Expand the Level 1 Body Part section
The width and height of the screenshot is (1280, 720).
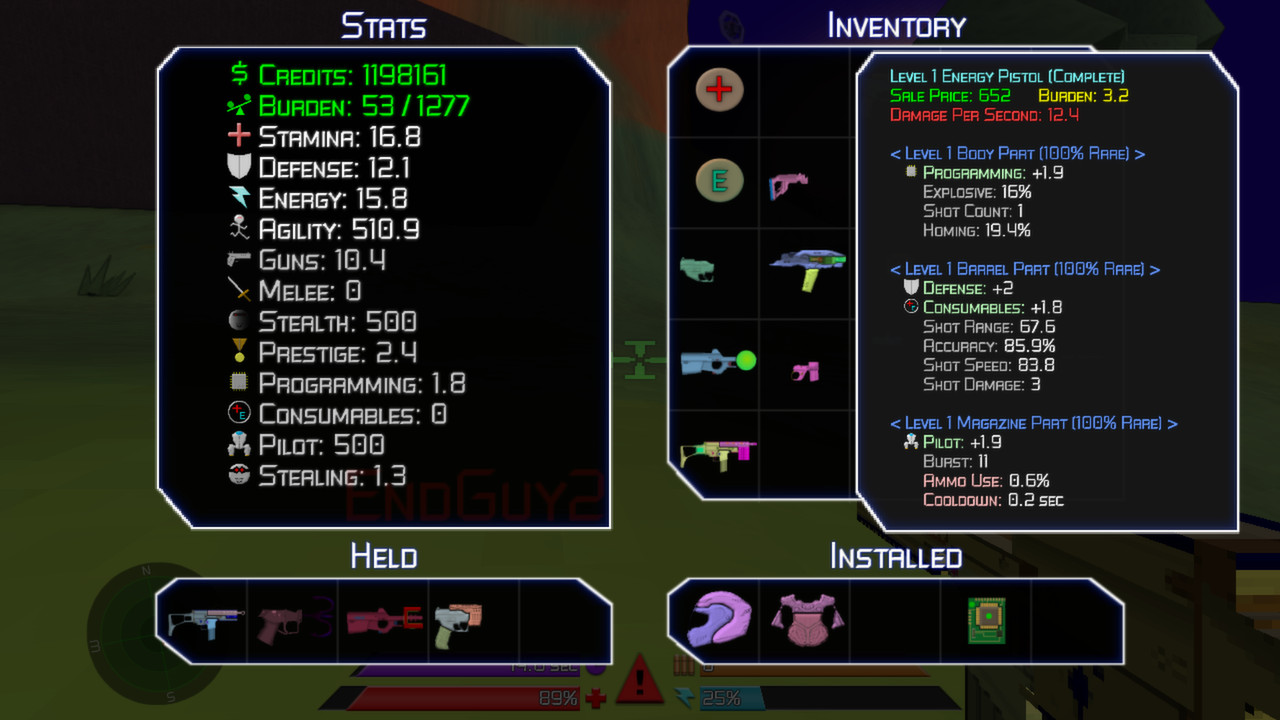[1018, 155]
